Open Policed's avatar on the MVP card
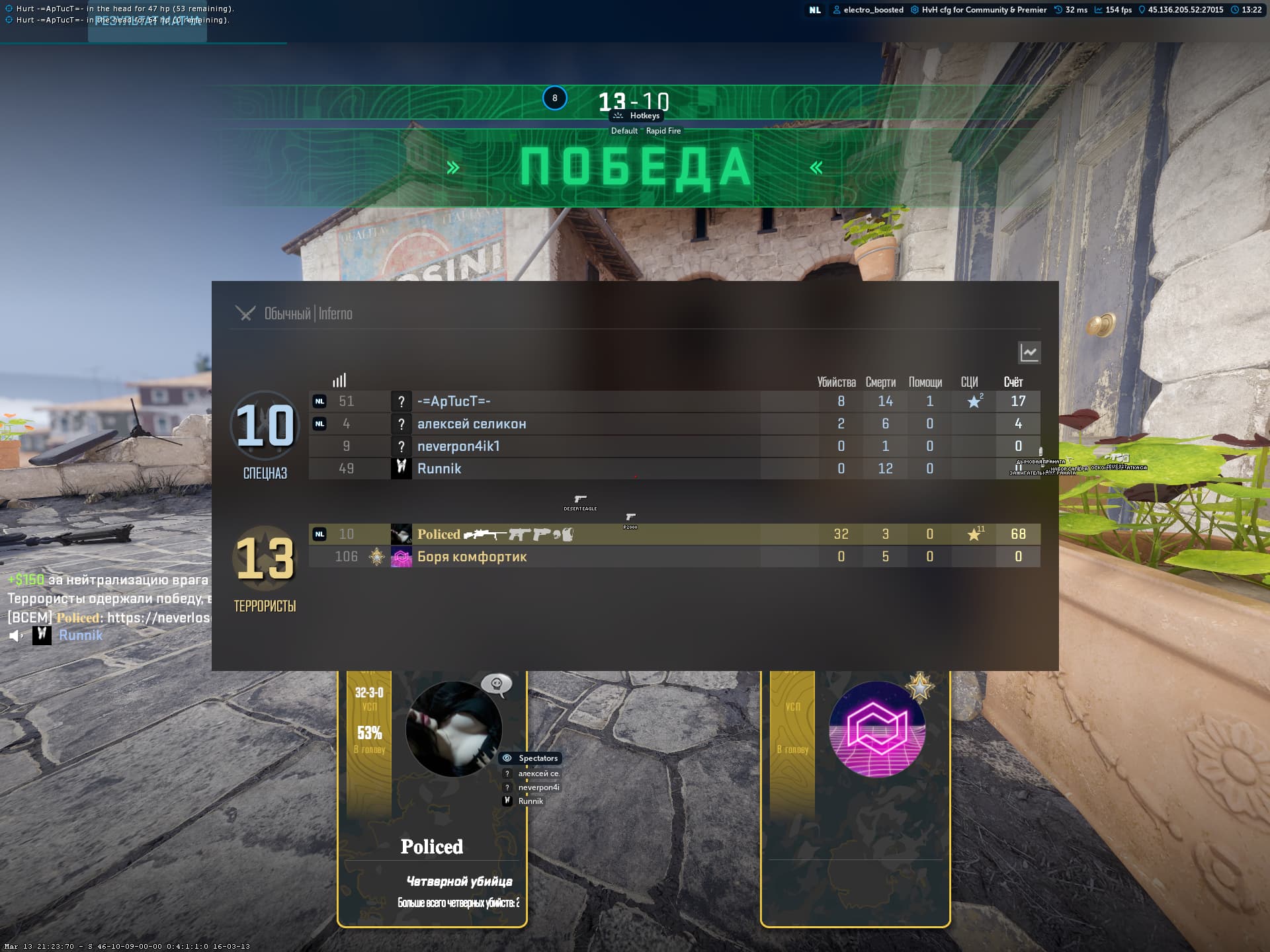The height and width of the screenshot is (952, 1270). (453, 729)
